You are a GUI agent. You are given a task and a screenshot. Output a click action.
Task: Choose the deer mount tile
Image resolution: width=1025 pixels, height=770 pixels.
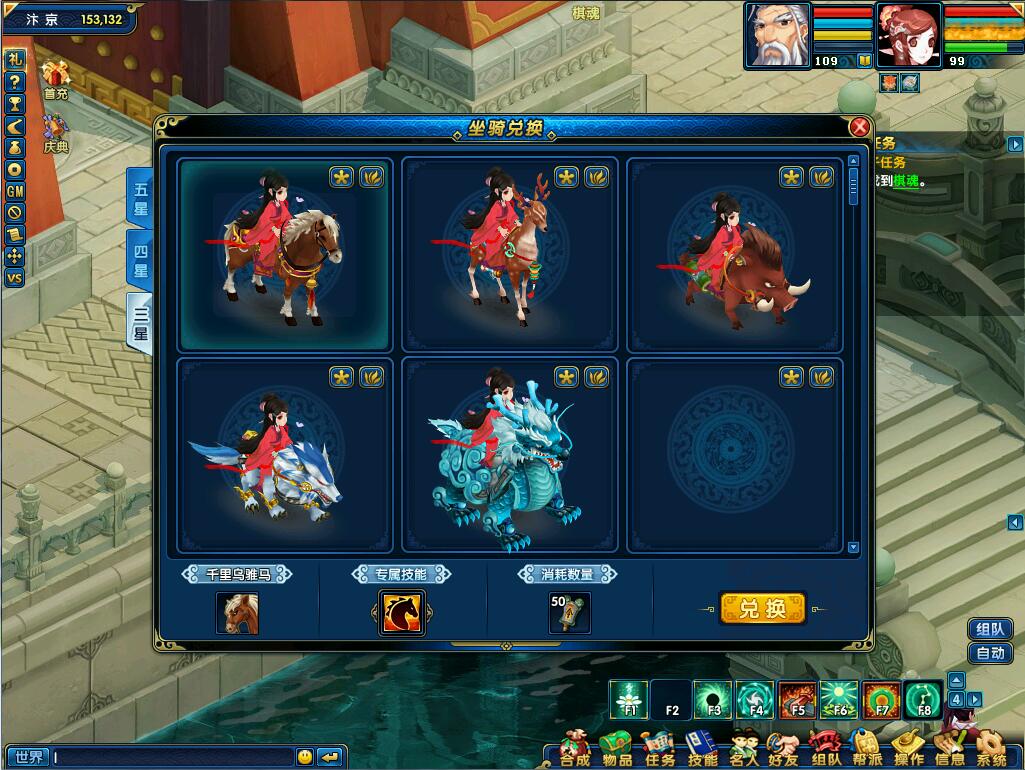click(x=509, y=254)
